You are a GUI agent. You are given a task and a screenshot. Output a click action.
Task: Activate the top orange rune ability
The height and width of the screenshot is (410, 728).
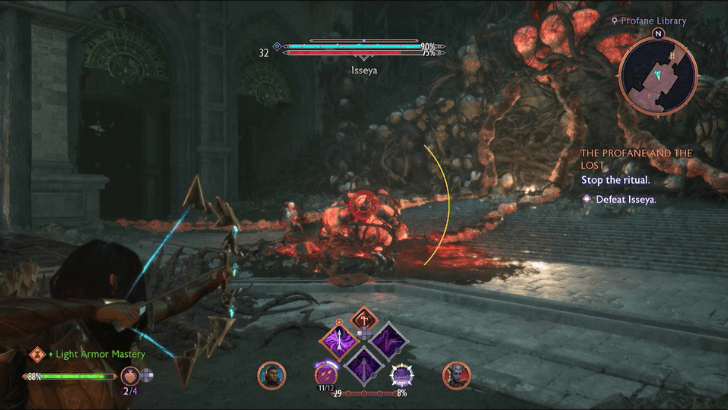364,319
